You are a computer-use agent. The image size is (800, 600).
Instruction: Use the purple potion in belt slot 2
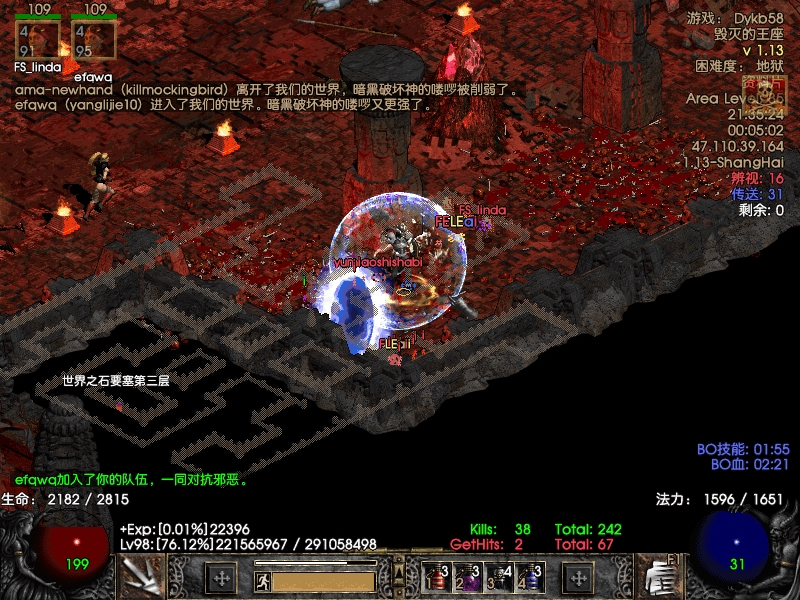[x=466, y=578]
